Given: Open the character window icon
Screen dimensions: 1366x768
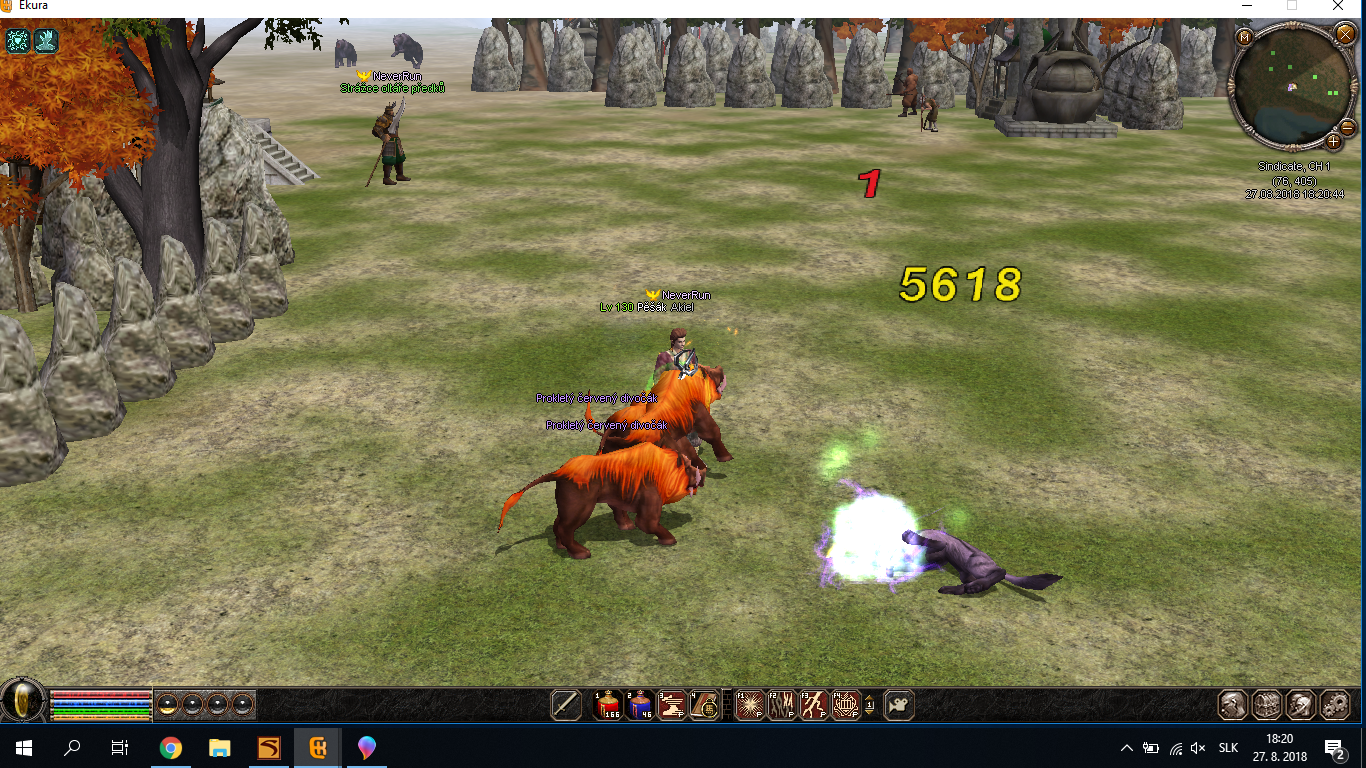Looking at the screenshot, I should pos(1233,705).
